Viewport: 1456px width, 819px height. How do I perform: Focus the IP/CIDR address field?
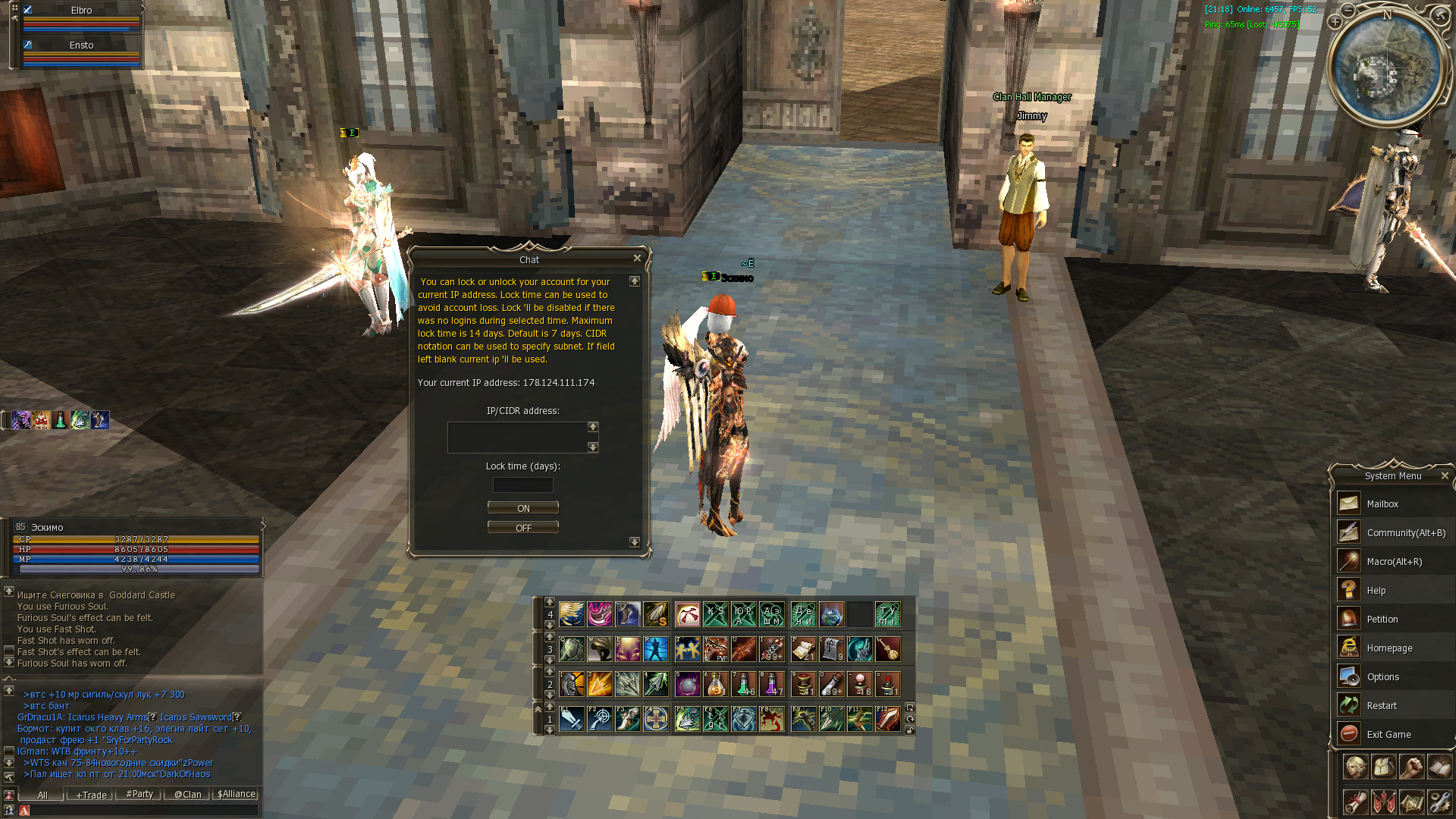517,438
